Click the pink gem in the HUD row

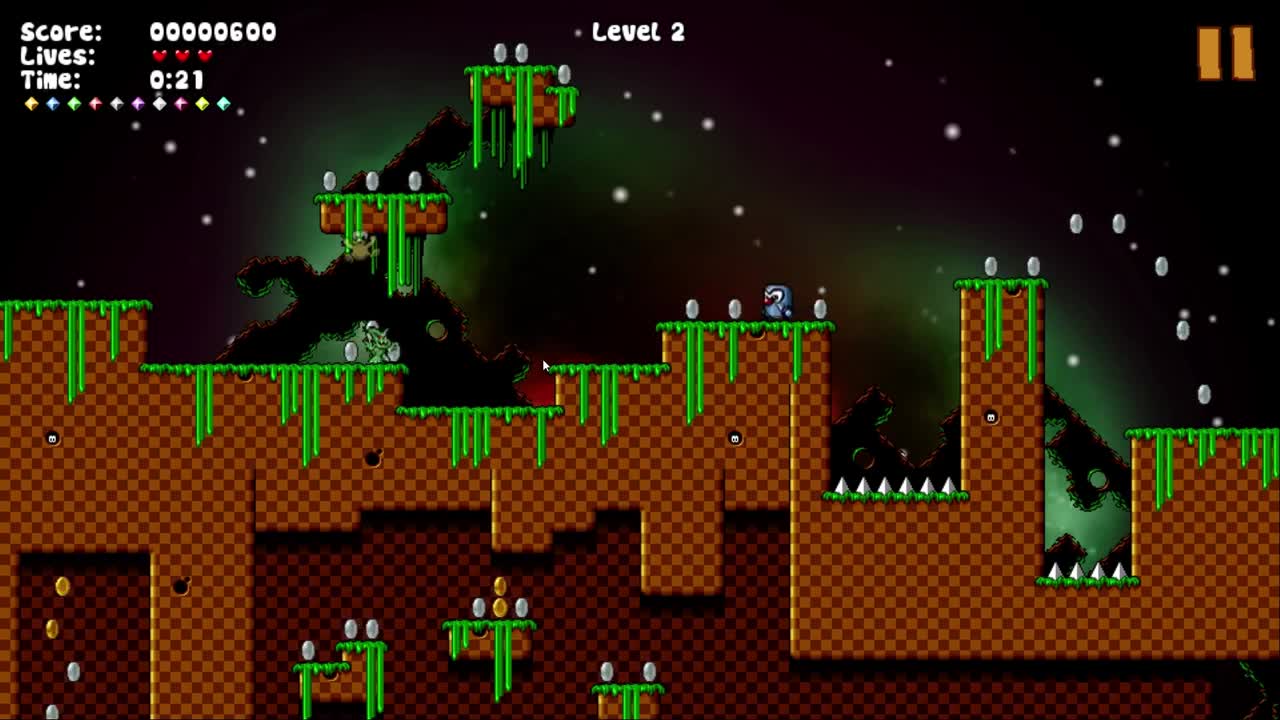[x=184, y=103]
